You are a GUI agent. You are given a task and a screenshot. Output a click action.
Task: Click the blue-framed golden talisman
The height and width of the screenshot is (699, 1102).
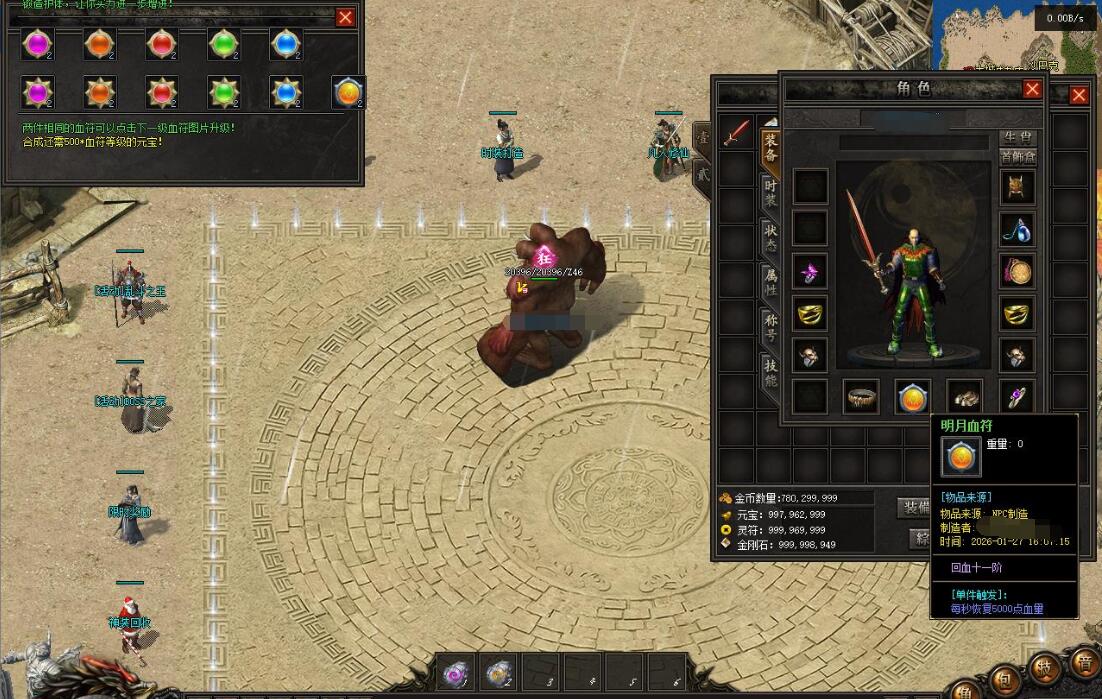[348, 92]
